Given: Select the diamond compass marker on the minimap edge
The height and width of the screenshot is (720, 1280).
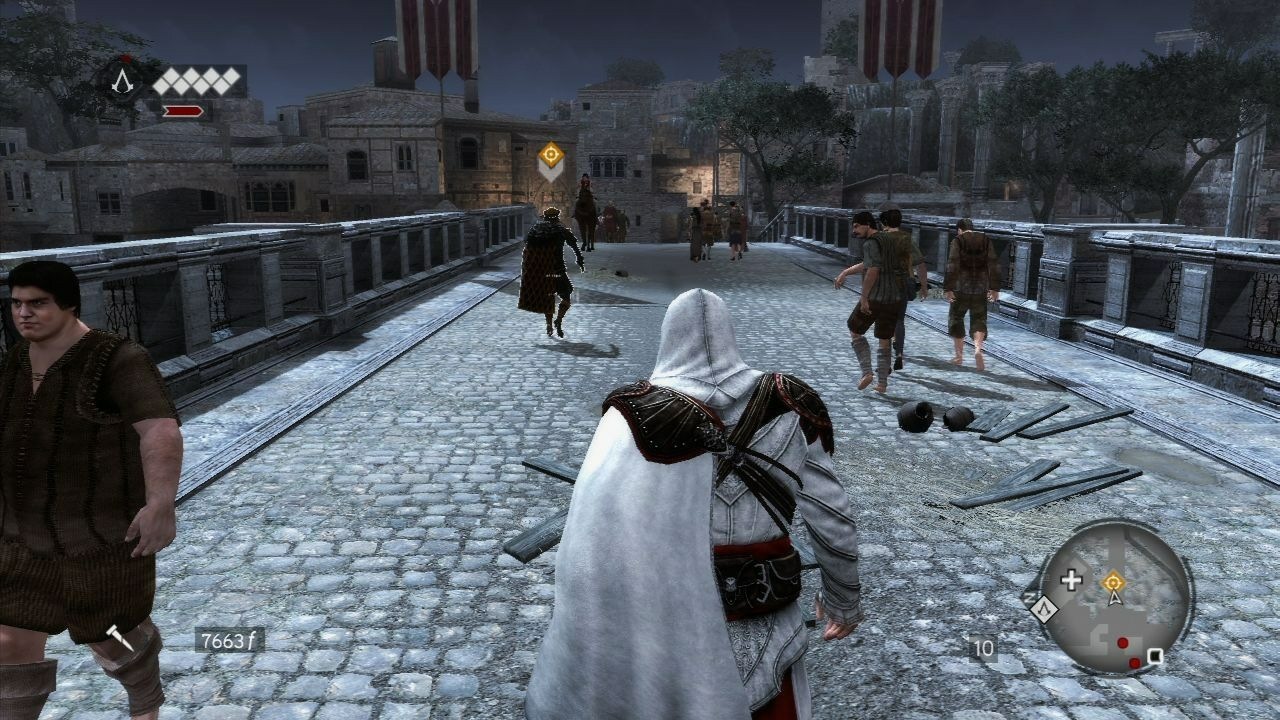Looking at the screenshot, I should click(1044, 608).
